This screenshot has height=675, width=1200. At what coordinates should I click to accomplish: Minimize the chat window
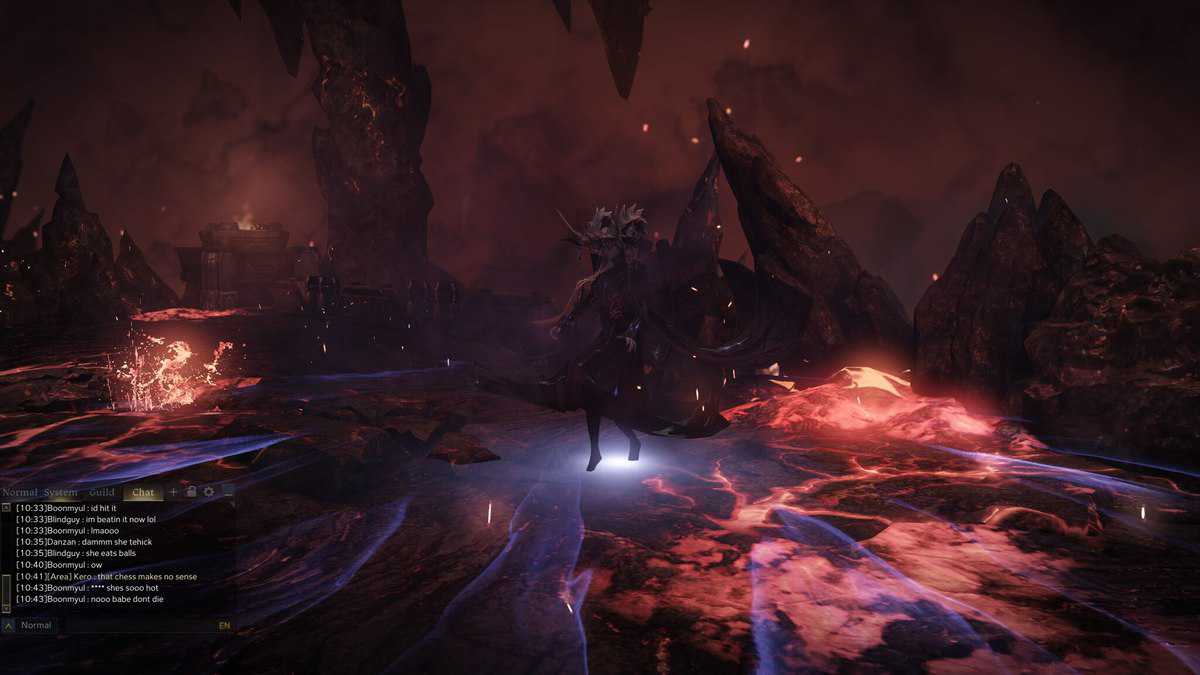click(228, 492)
